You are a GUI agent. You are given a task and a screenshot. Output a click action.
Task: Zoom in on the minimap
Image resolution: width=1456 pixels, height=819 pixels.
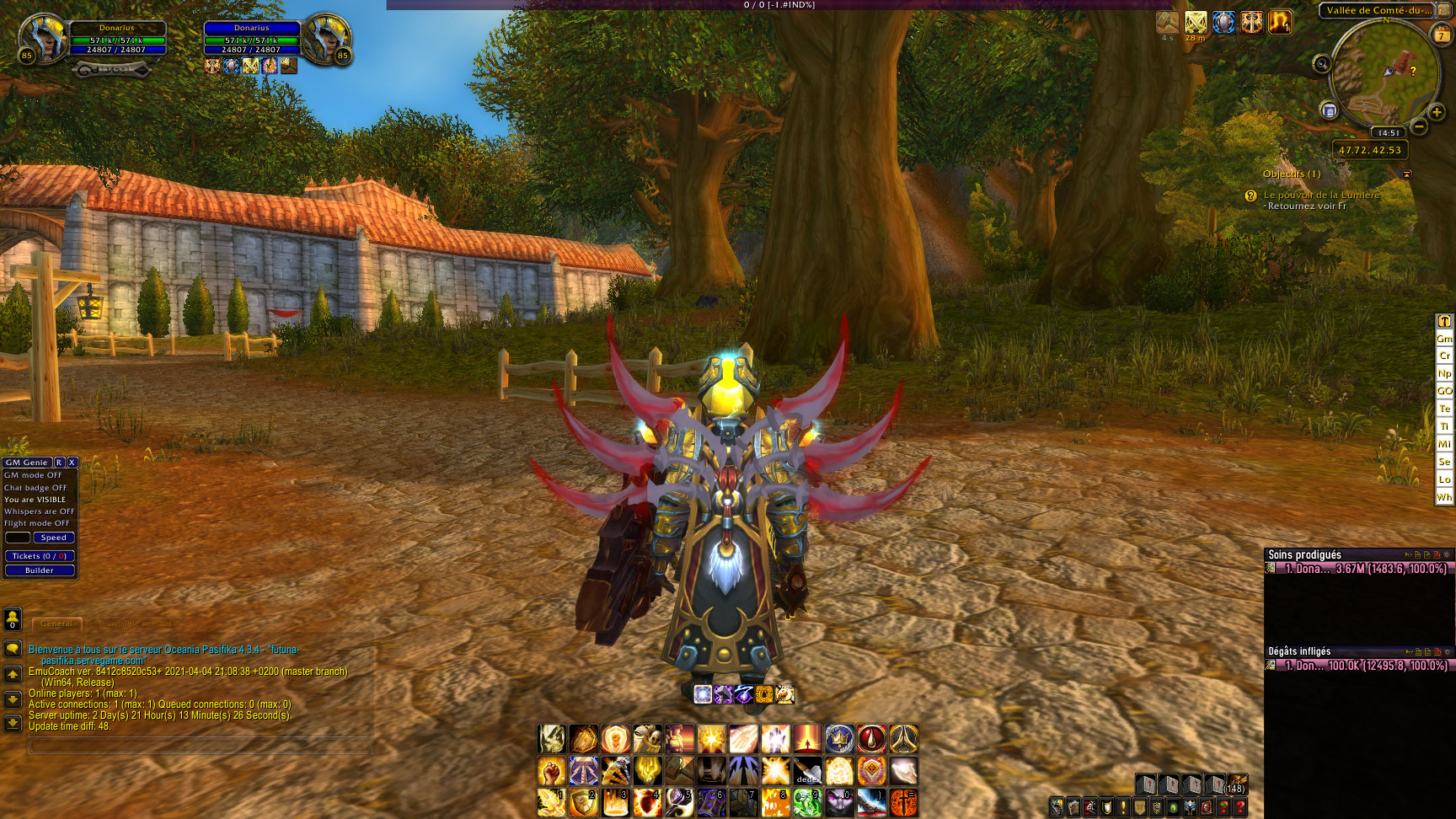pos(1437,112)
